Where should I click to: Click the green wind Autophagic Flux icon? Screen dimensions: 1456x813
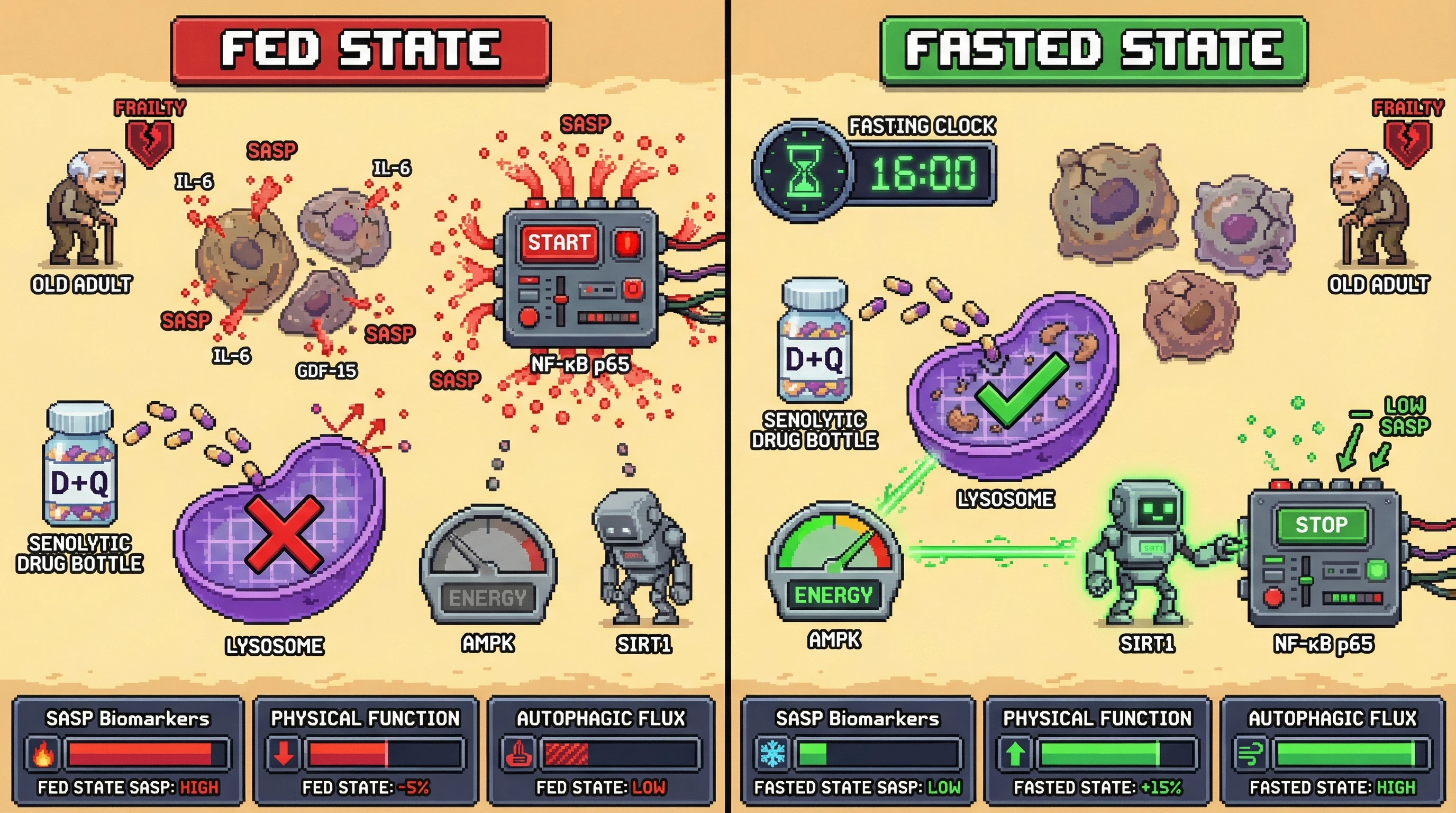click(1251, 754)
